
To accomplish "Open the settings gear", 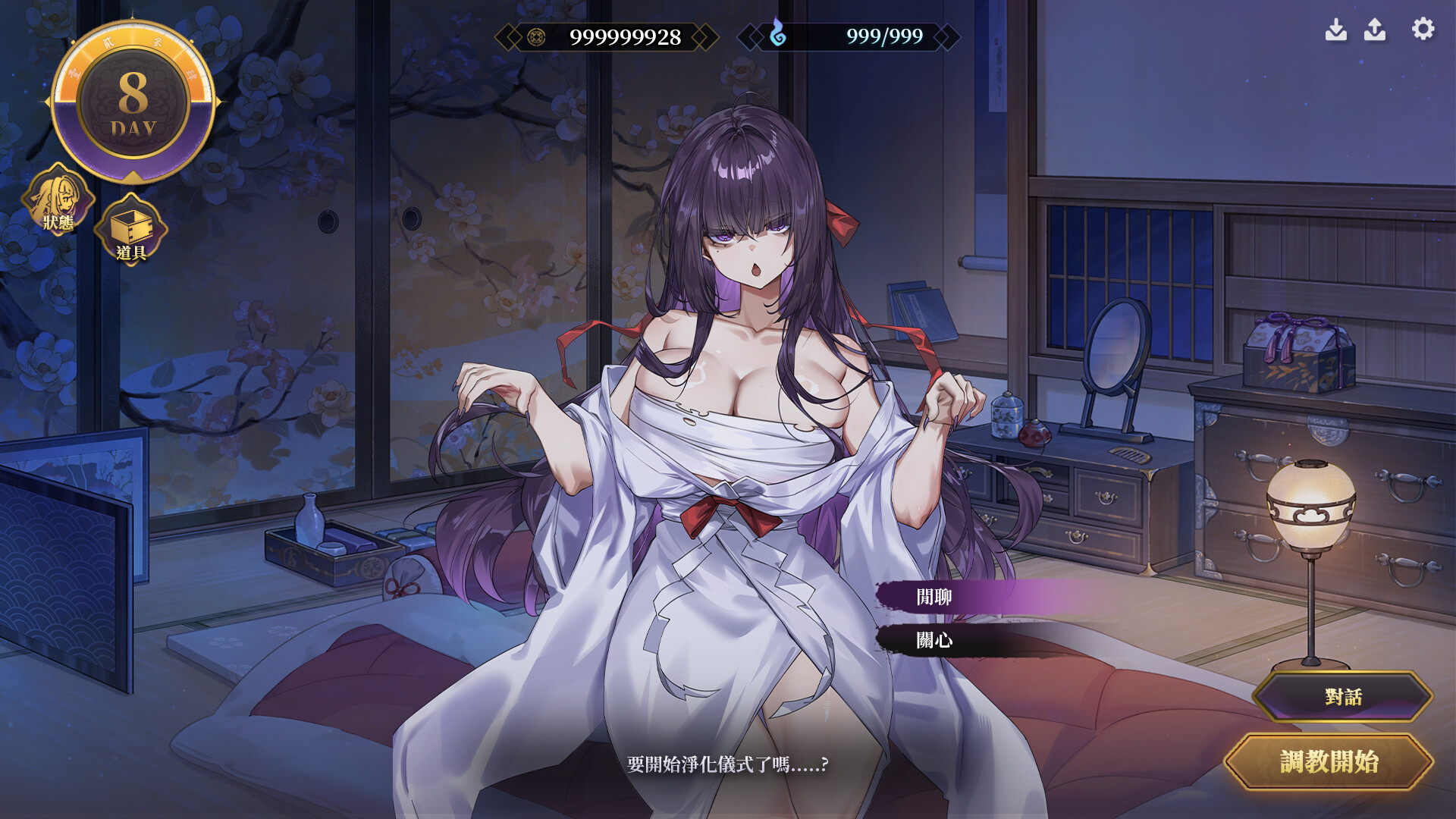I will point(1420,30).
